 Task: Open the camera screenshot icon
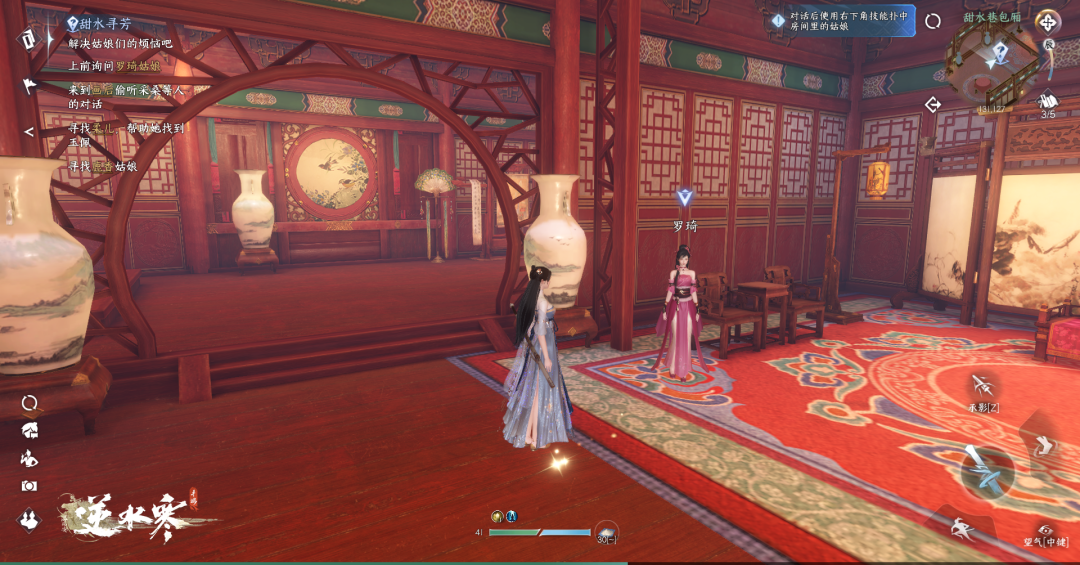29,486
